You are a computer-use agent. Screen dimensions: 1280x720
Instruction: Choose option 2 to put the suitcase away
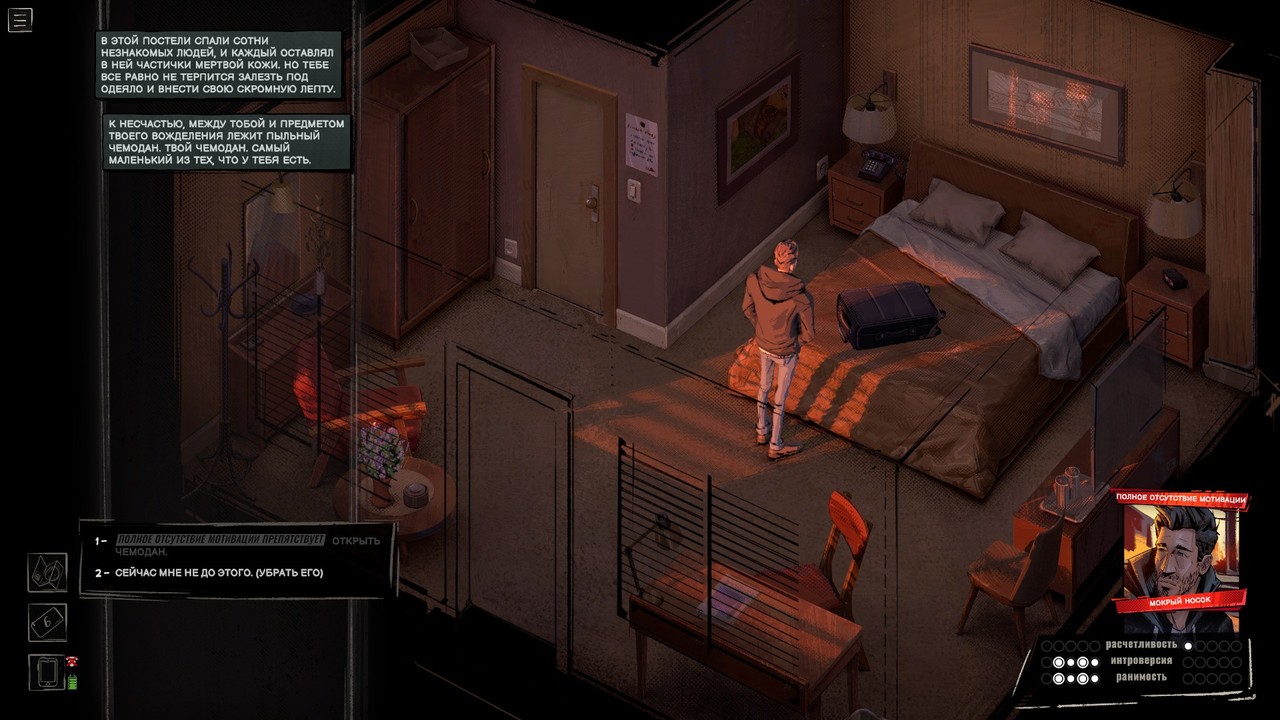[219, 573]
